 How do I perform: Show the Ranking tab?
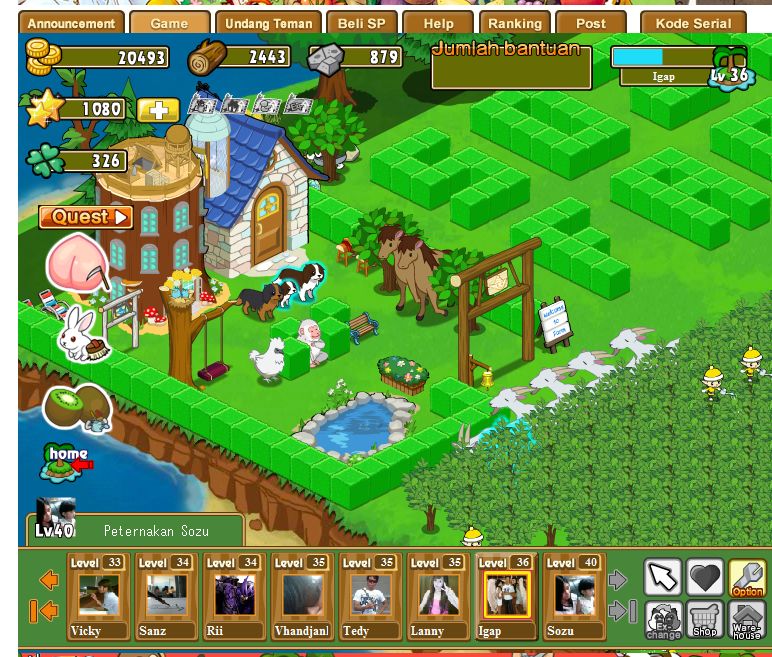click(x=514, y=23)
